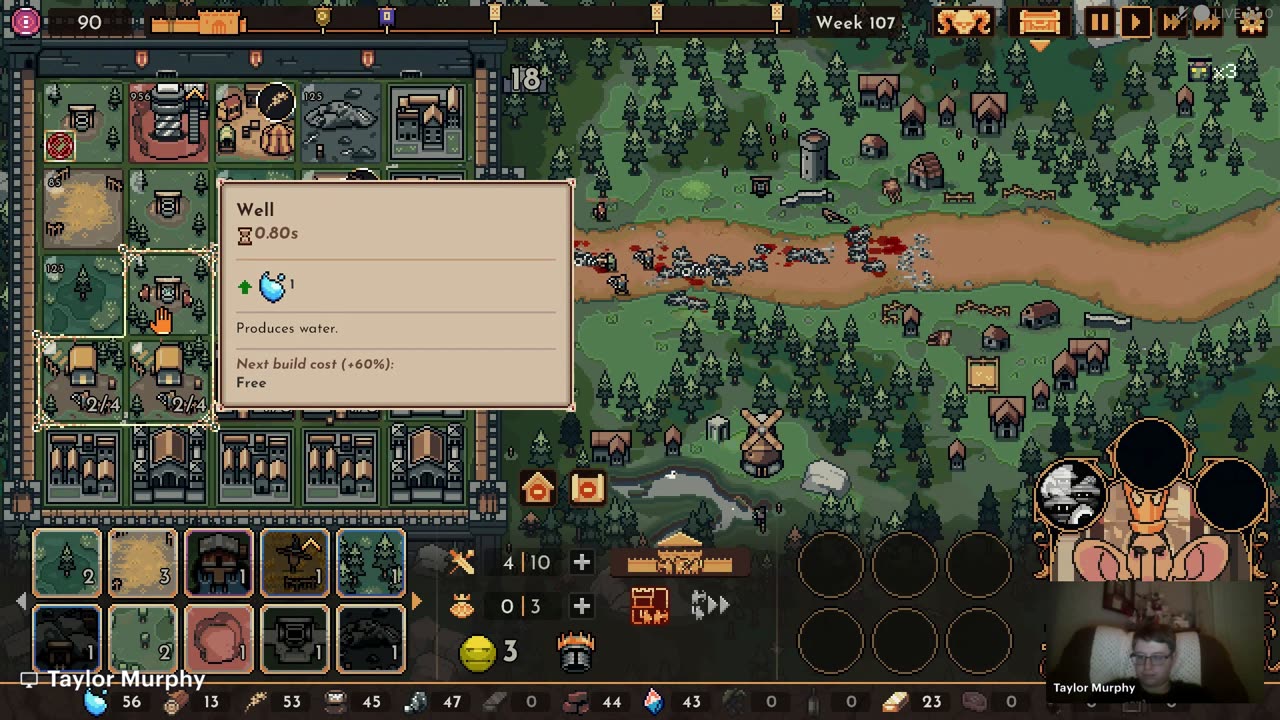
Task: Click the orange house icon on the map edge
Action: pyautogui.click(x=537, y=489)
